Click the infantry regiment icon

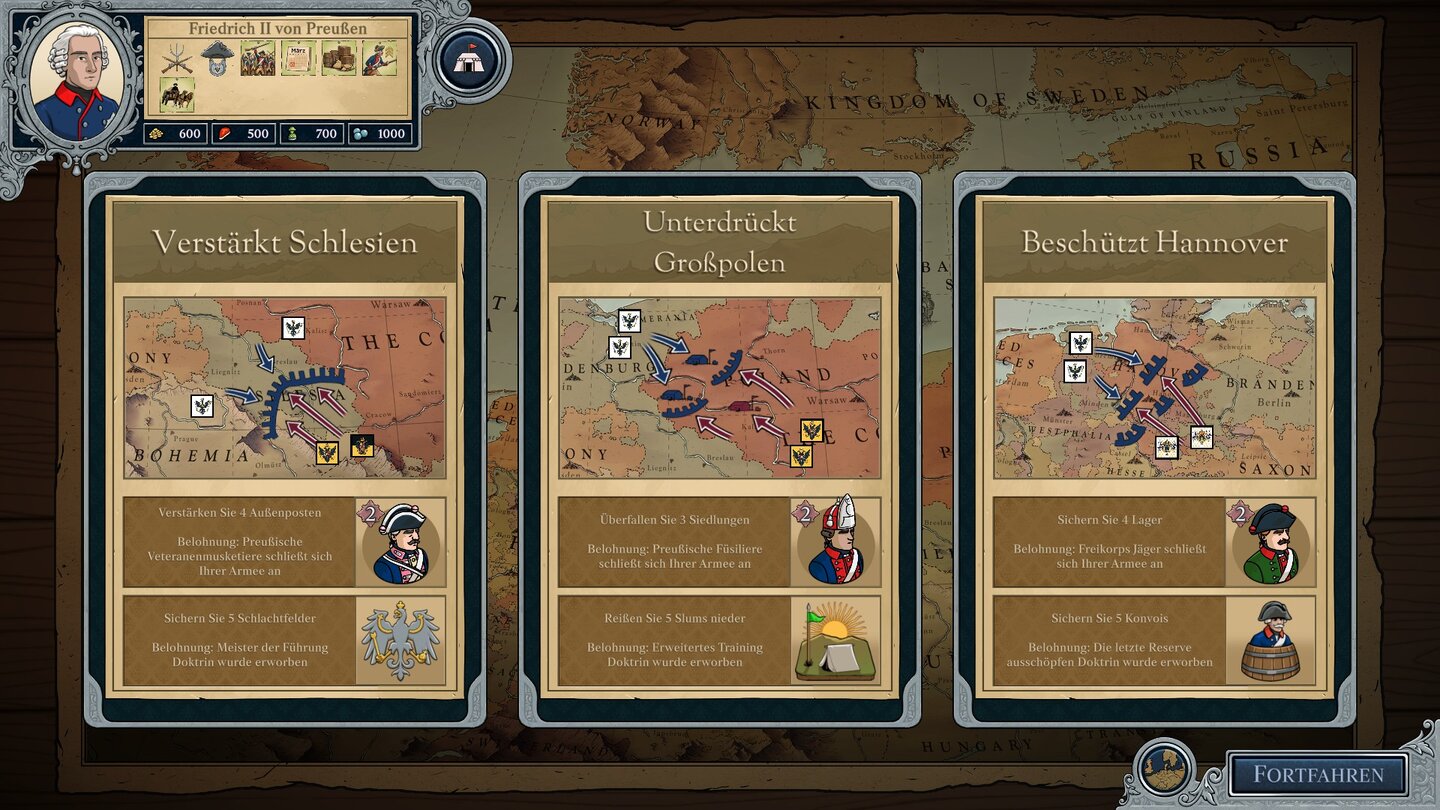[x=256, y=58]
